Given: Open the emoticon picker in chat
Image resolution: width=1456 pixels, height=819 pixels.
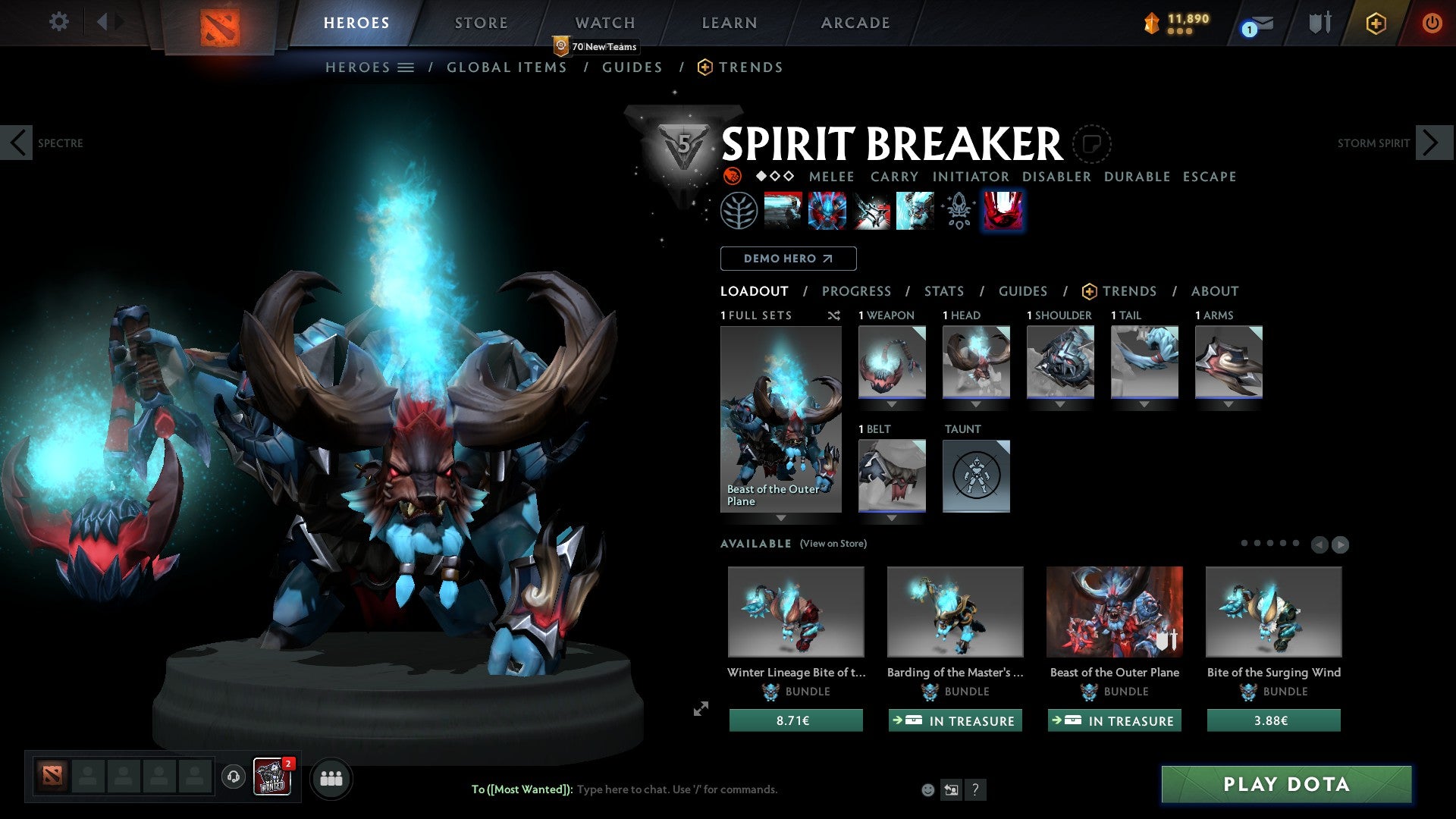Looking at the screenshot, I should [929, 789].
